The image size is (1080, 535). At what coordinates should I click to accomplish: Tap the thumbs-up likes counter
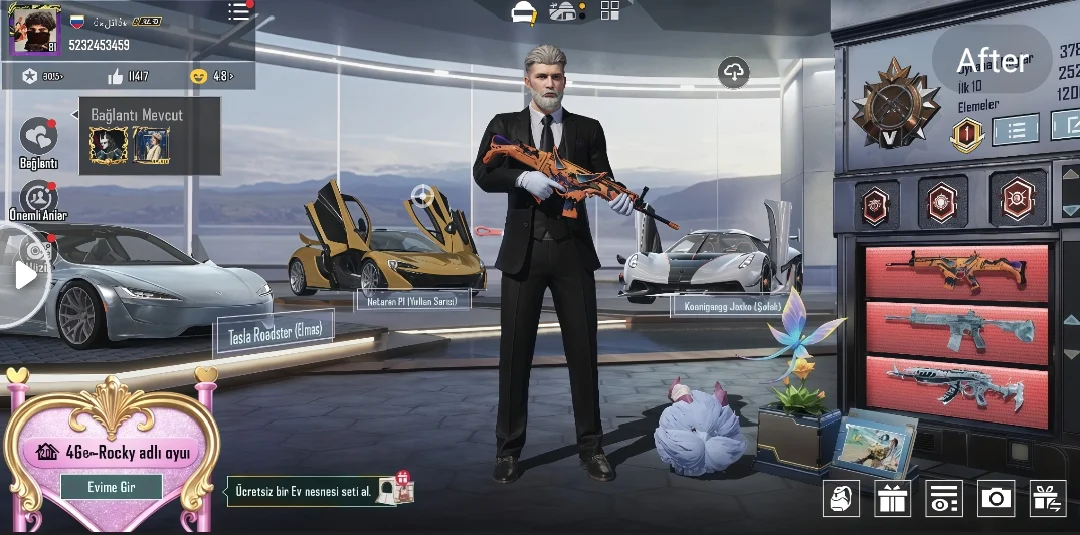128,76
